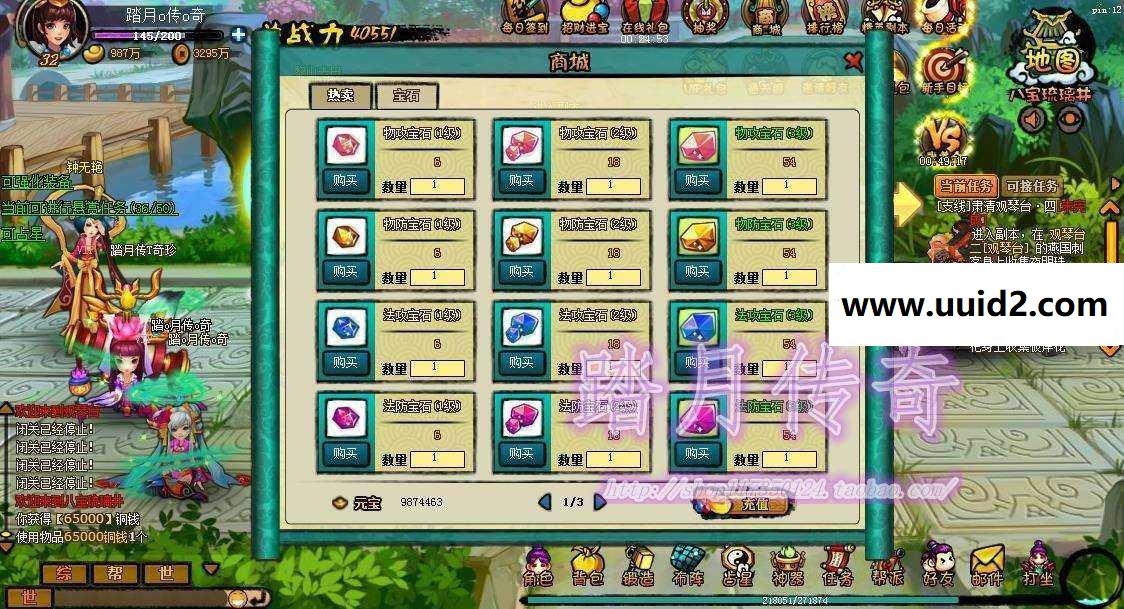Buy the 物防宝石 (2级) gem

pyautogui.click(x=521, y=271)
